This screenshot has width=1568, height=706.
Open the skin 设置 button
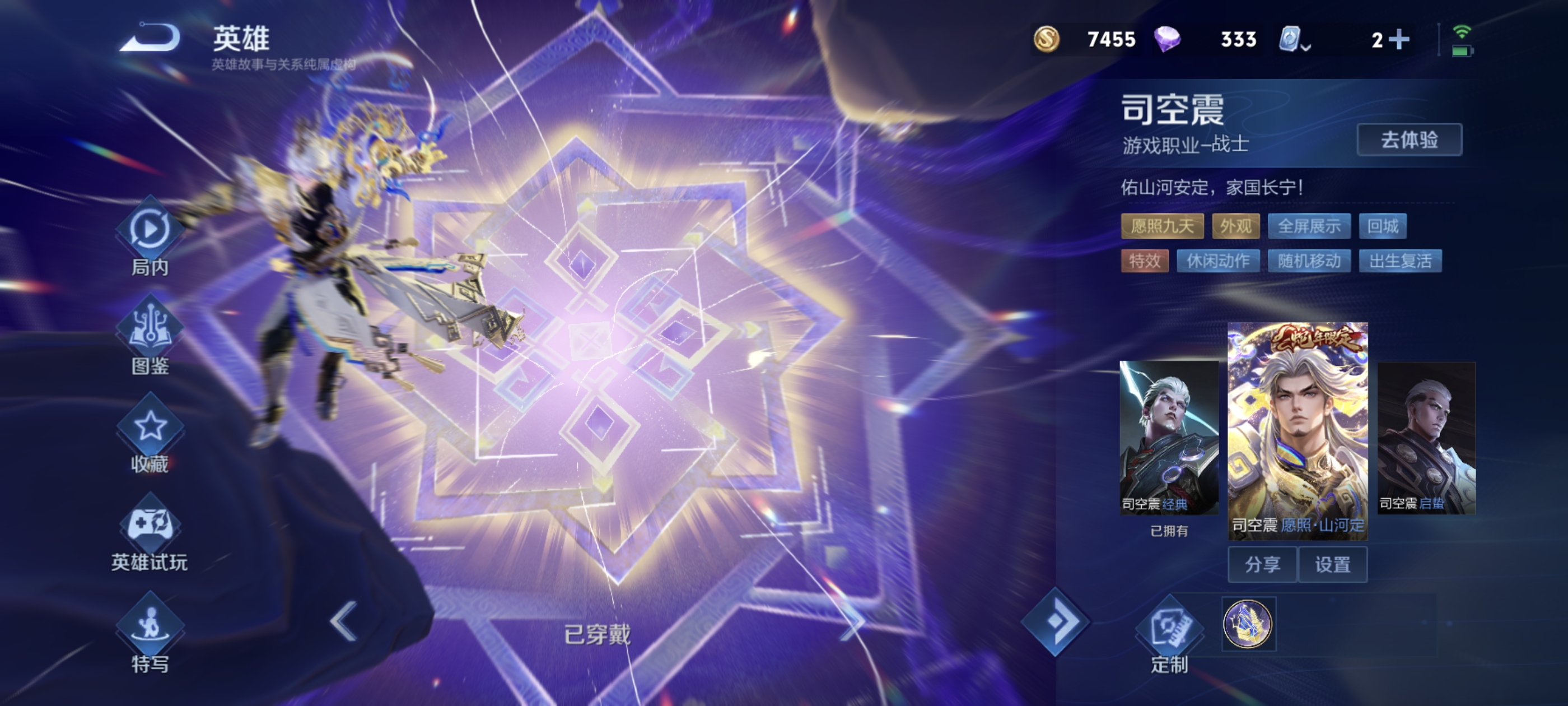[1332, 565]
